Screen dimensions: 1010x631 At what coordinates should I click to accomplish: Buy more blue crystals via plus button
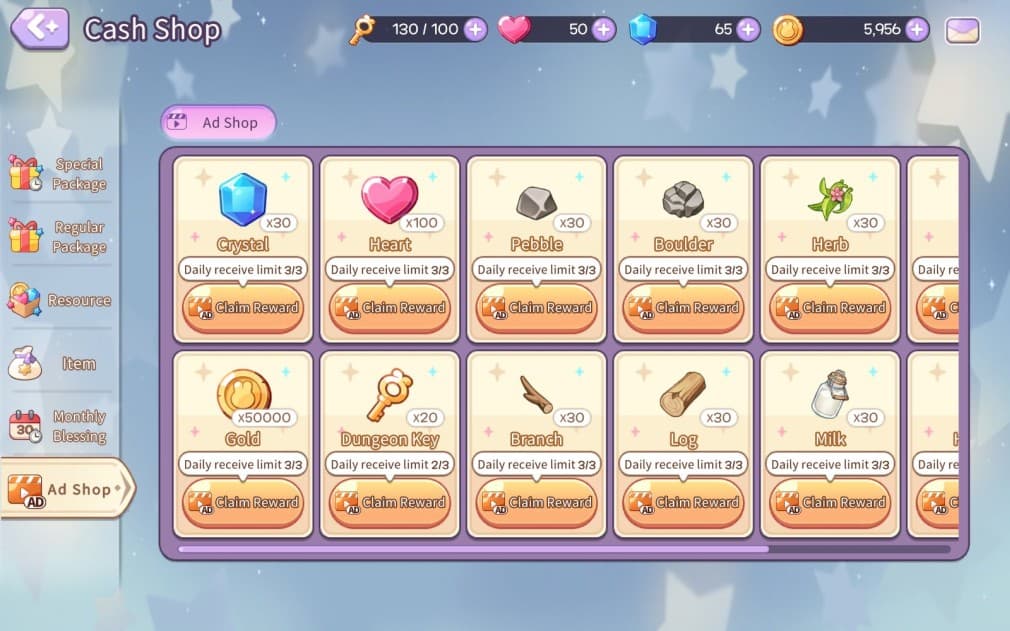point(748,29)
